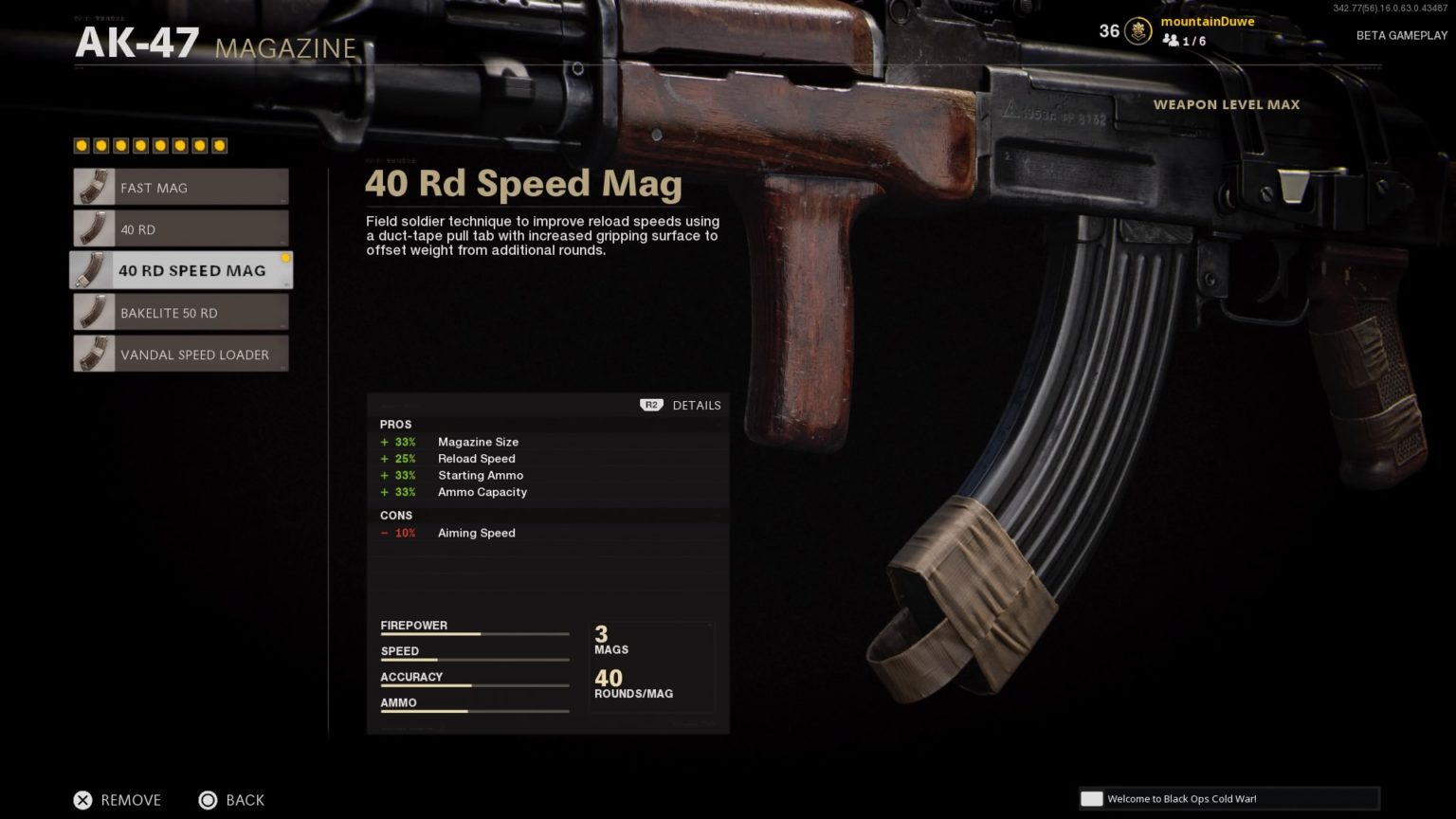This screenshot has width=1456, height=819.
Task: Click the Vandal Speed Loader icon
Action: coord(93,354)
